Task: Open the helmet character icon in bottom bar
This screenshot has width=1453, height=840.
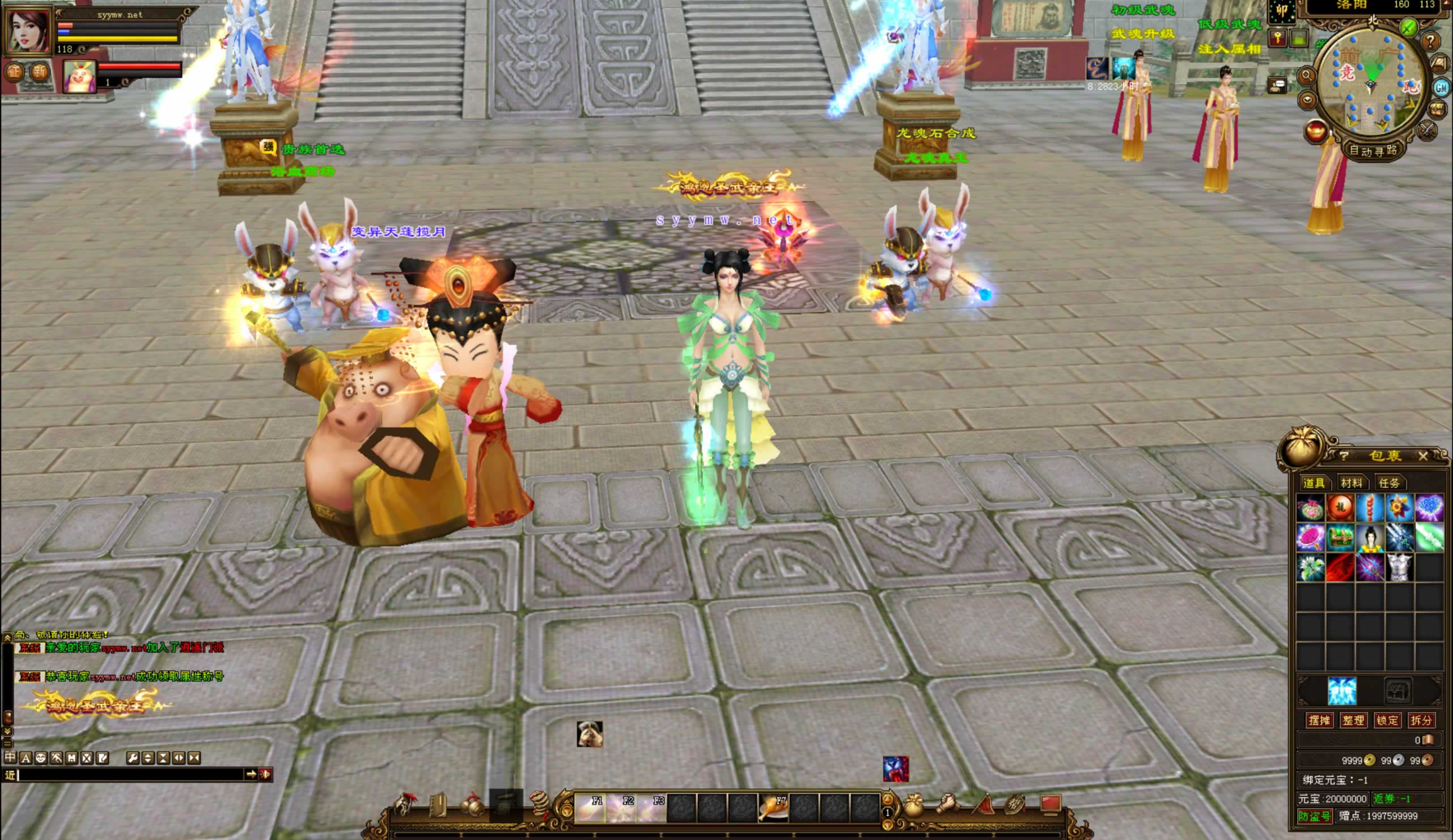Action: (x=405, y=805)
